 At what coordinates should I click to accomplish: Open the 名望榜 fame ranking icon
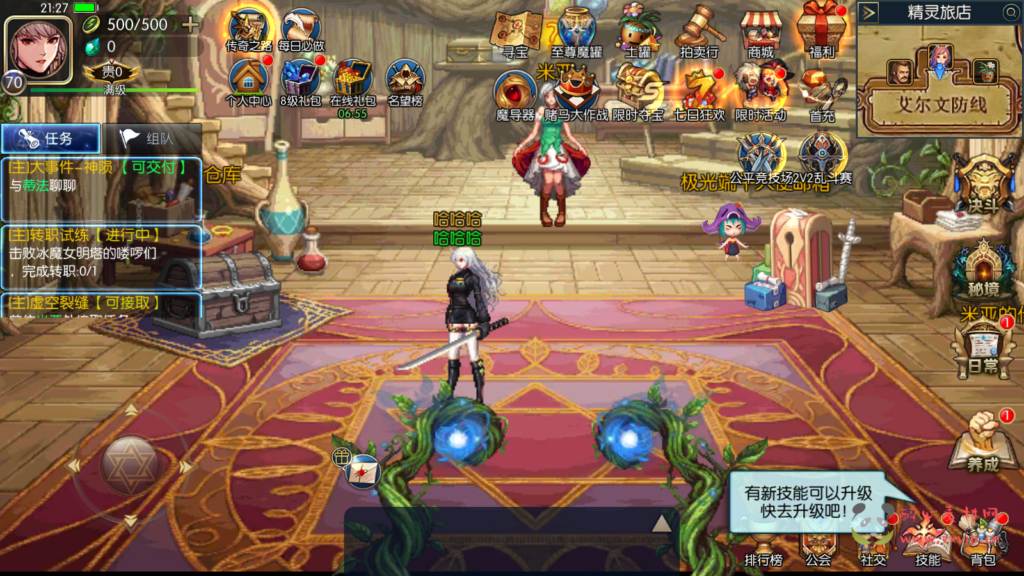[406, 80]
